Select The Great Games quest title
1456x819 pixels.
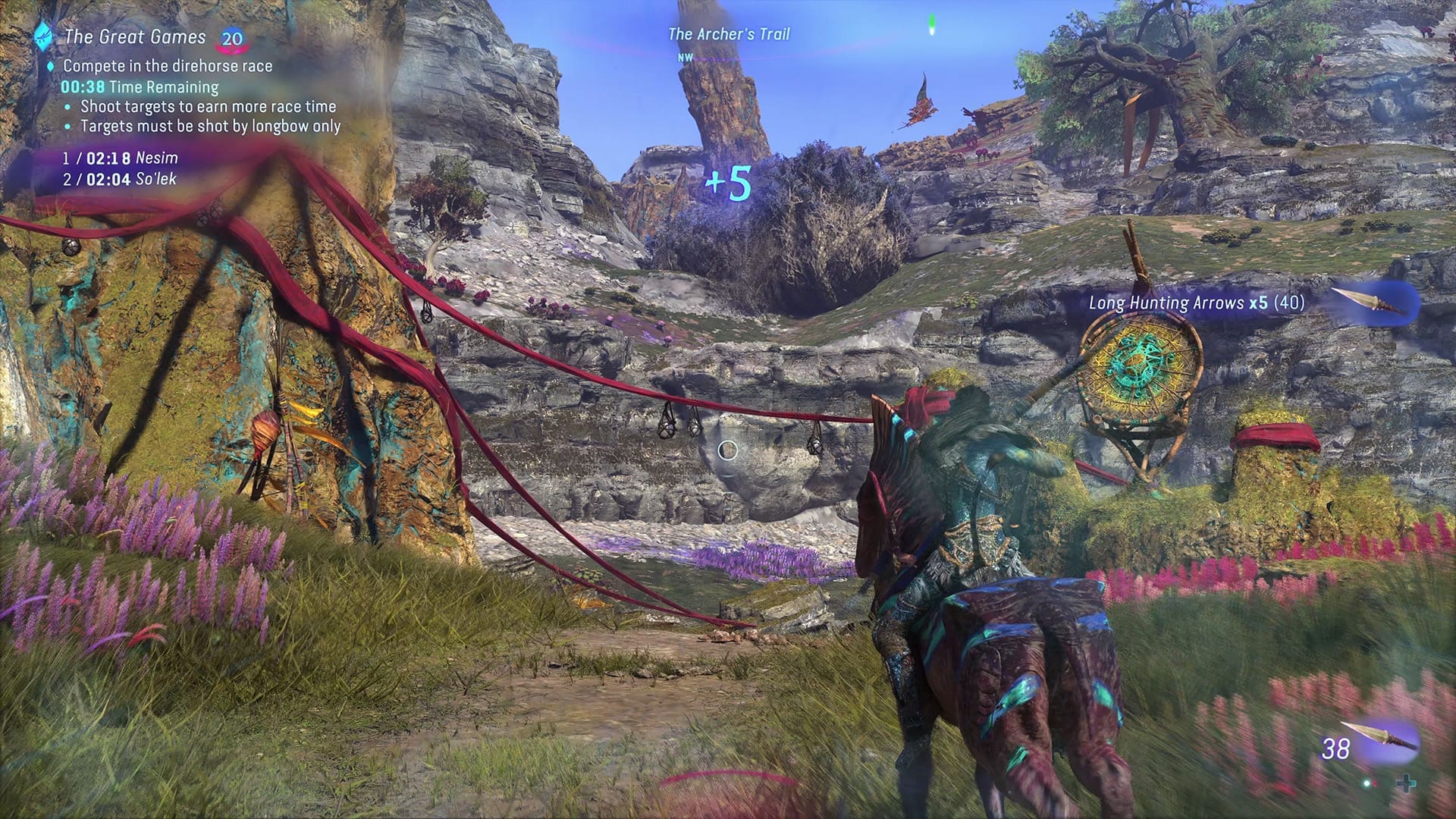[136, 36]
